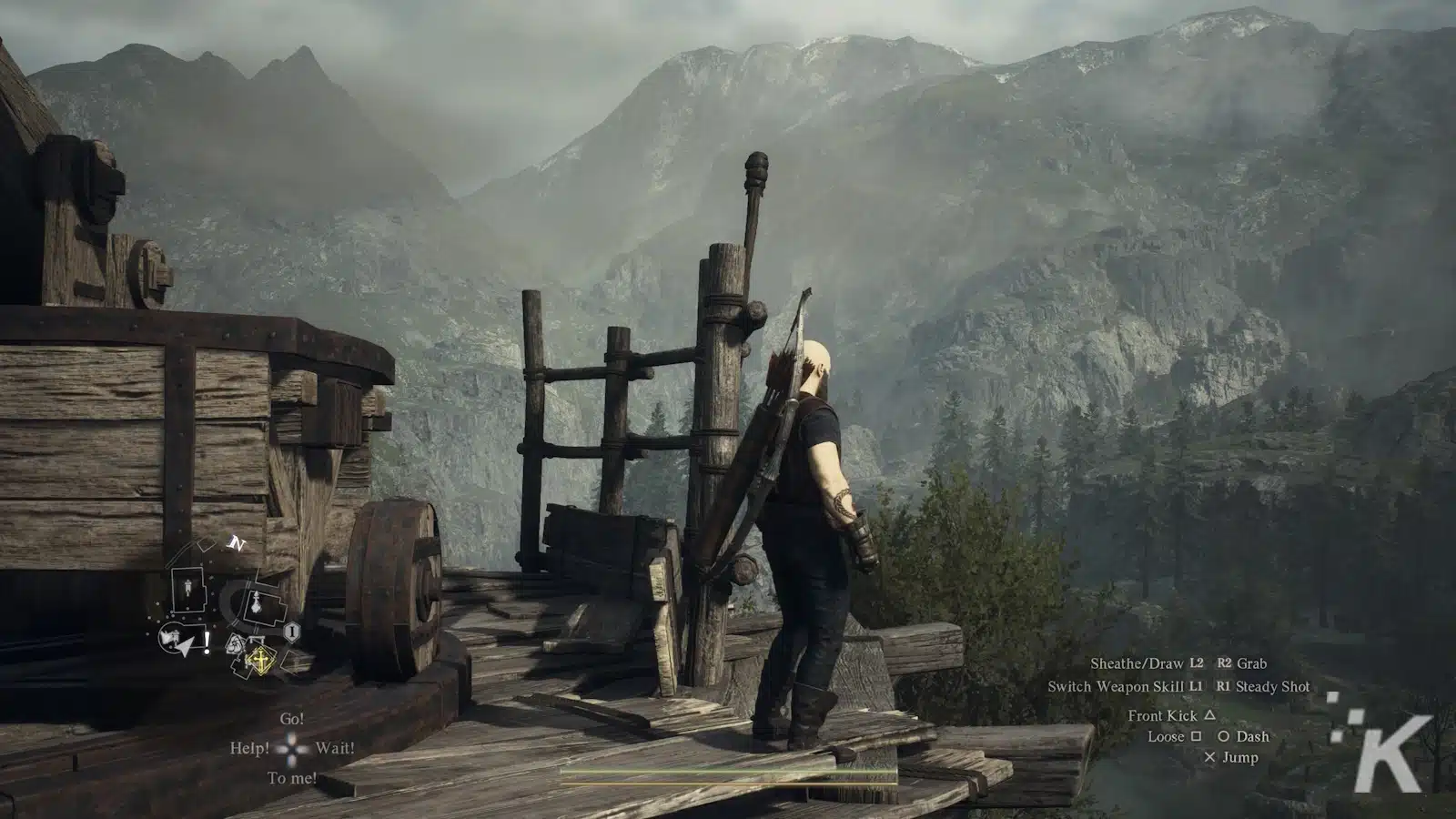The image size is (1456, 819).
Task: Click the north compass indicator on the minimap
Action: click(237, 541)
